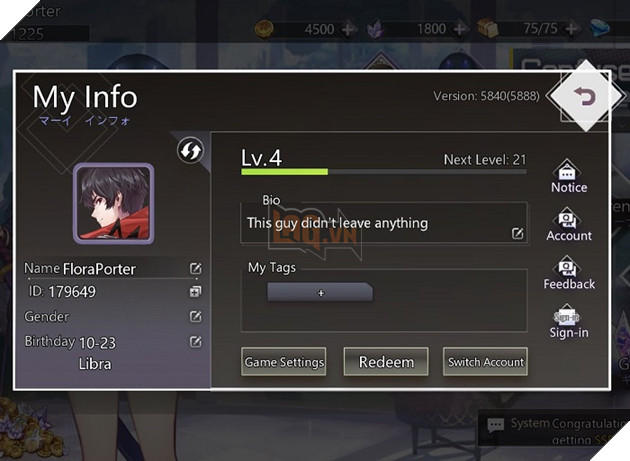Open the daily Sign-in screen
This screenshot has width=630, height=461.
[568, 321]
